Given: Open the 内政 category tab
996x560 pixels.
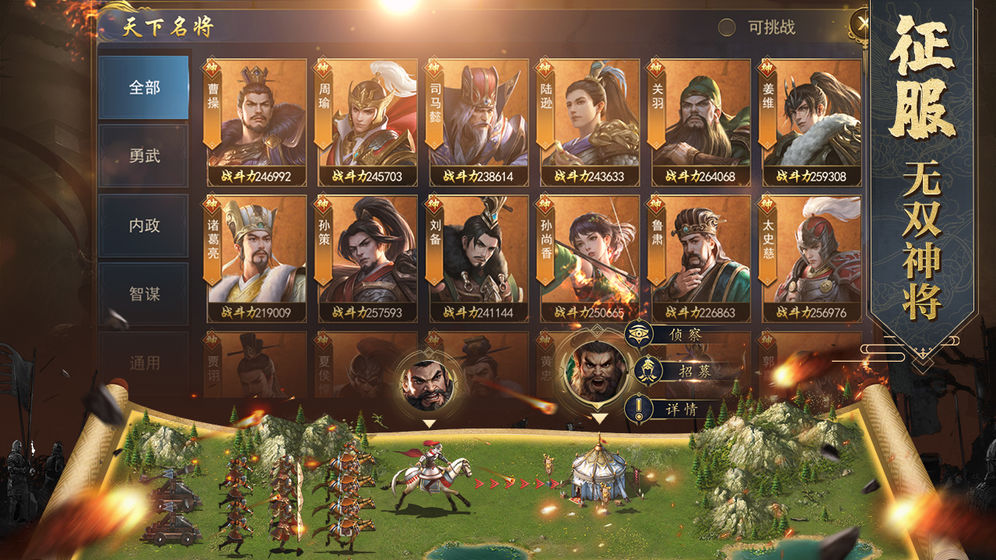Looking at the screenshot, I should pyautogui.click(x=144, y=225).
